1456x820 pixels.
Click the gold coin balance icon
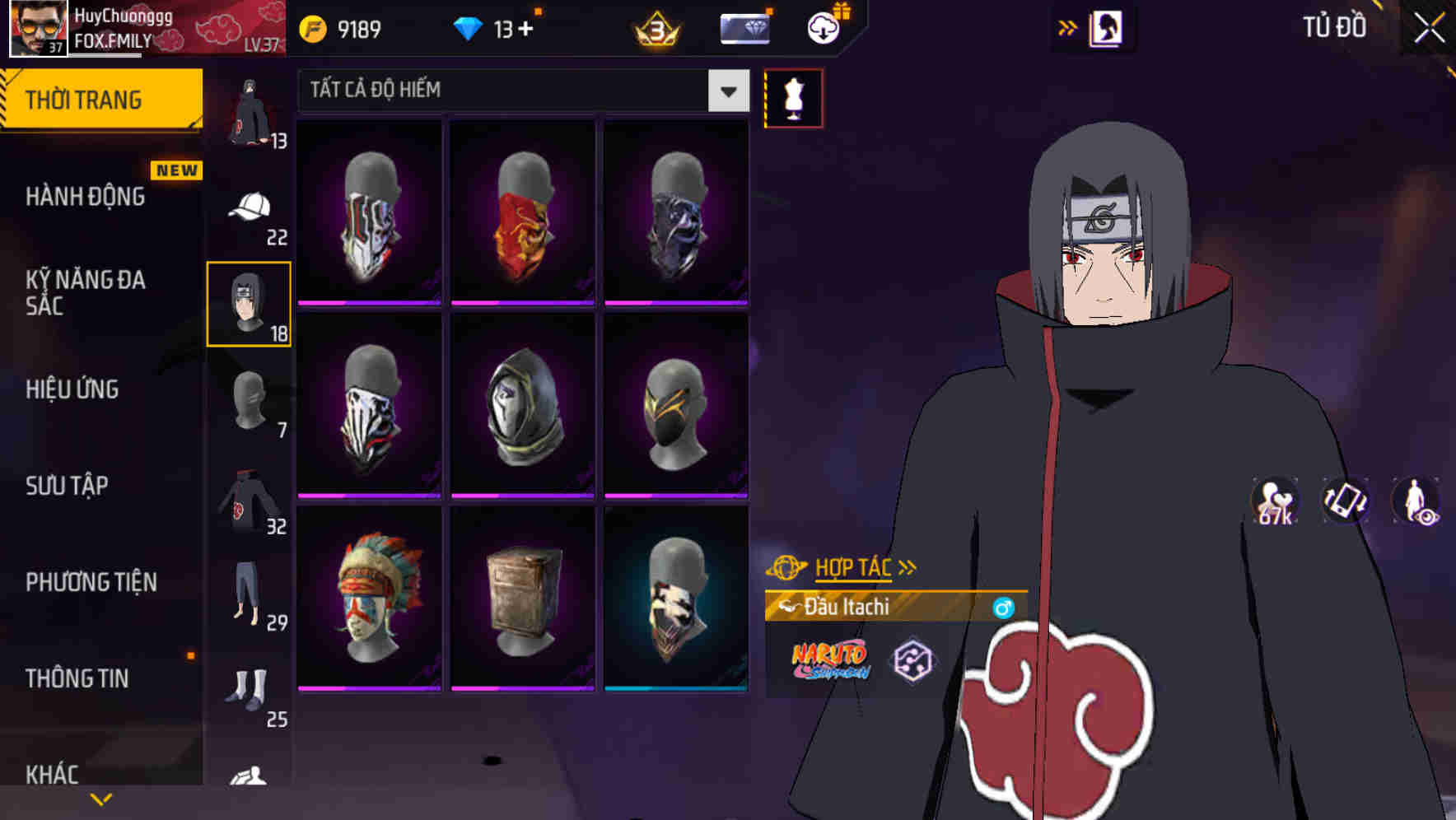pos(311,27)
